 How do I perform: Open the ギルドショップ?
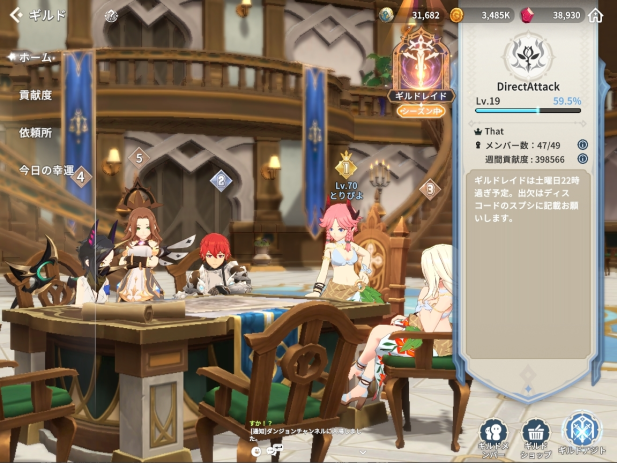(x=537, y=435)
